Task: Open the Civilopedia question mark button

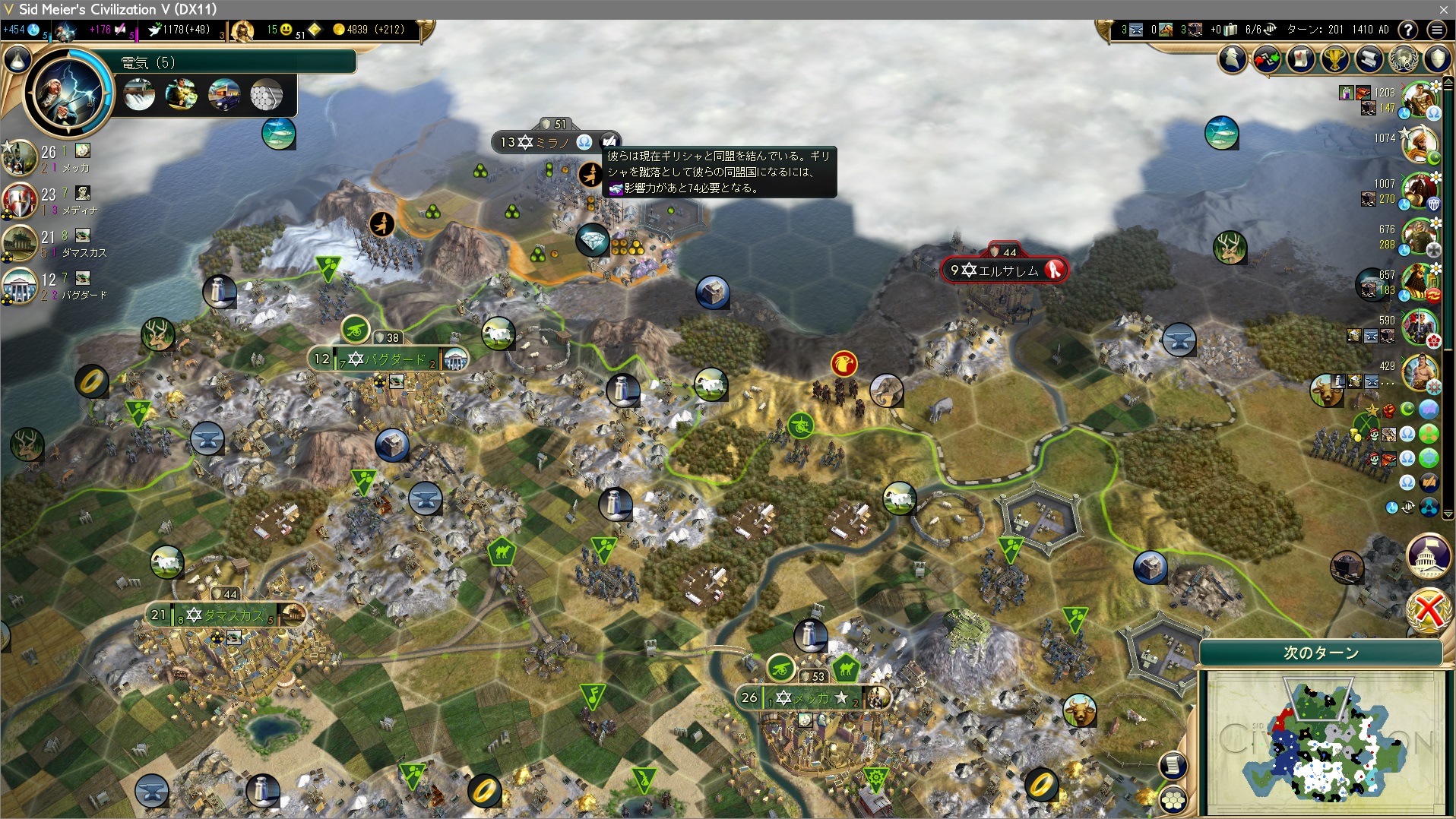Action: point(1408,30)
